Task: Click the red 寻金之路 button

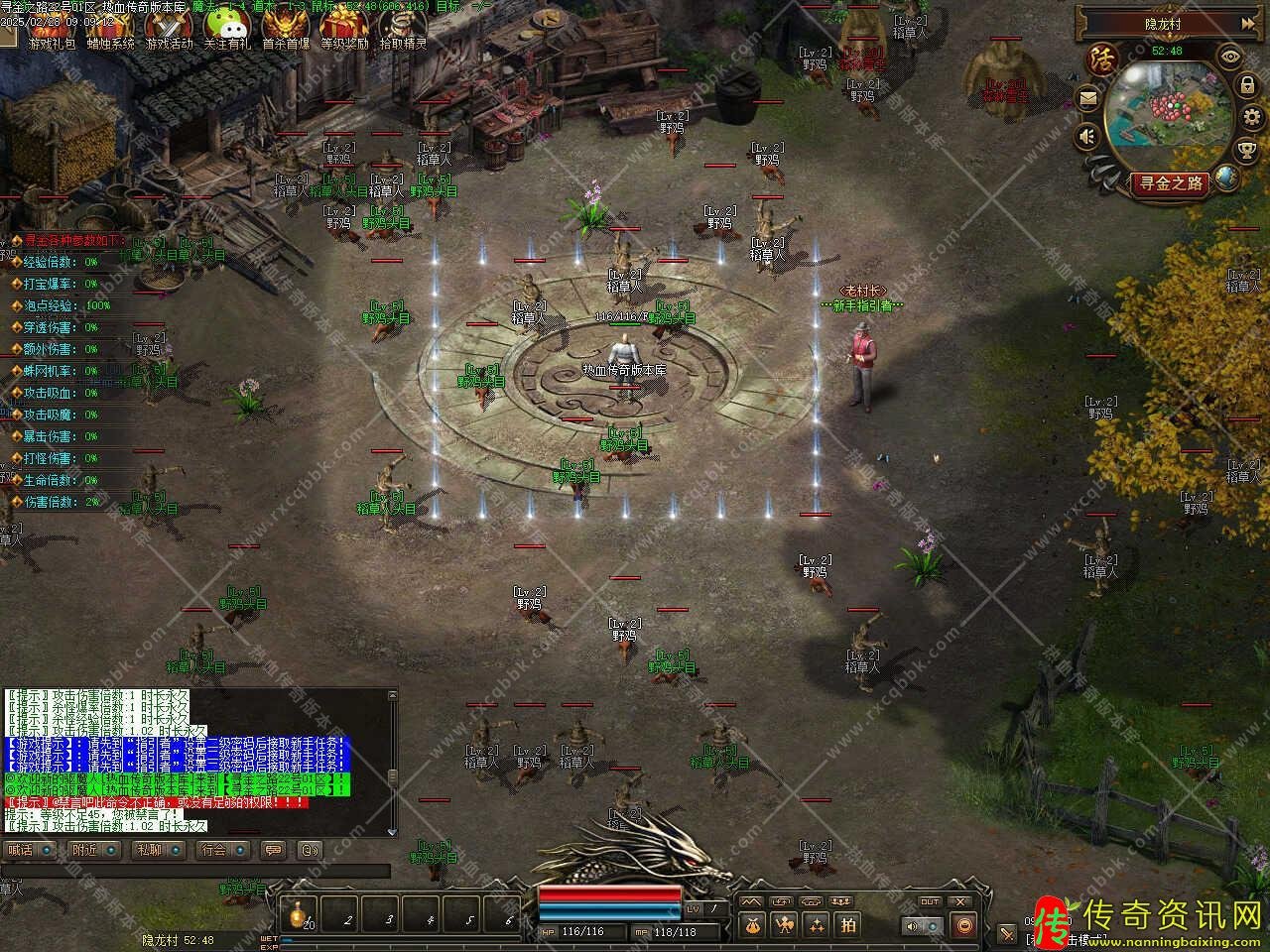Action: coord(1171,183)
